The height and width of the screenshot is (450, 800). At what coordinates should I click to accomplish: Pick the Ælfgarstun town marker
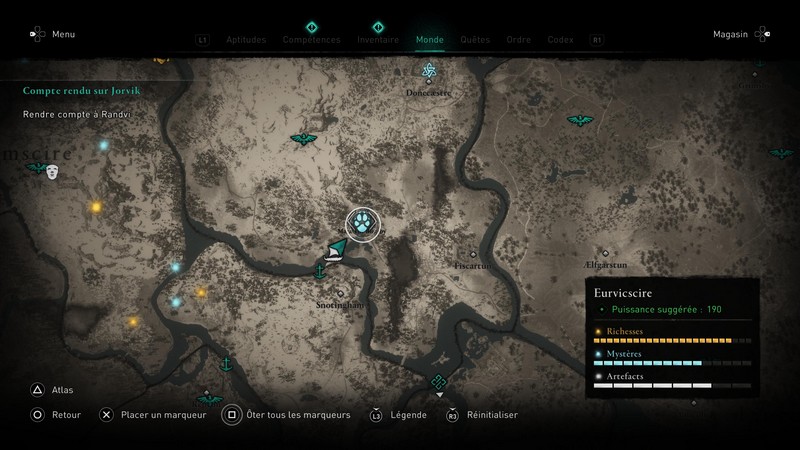point(605,253)
